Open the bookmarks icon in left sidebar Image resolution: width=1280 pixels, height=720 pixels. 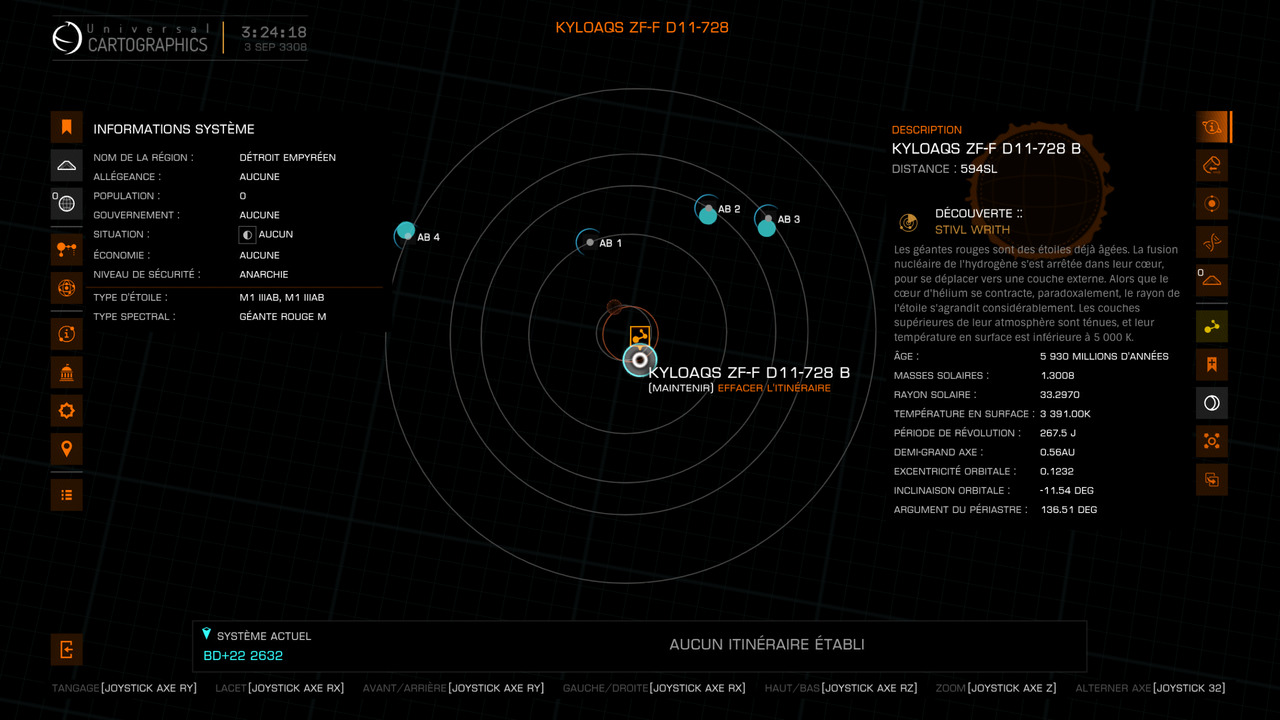click(x=67, y=127)
